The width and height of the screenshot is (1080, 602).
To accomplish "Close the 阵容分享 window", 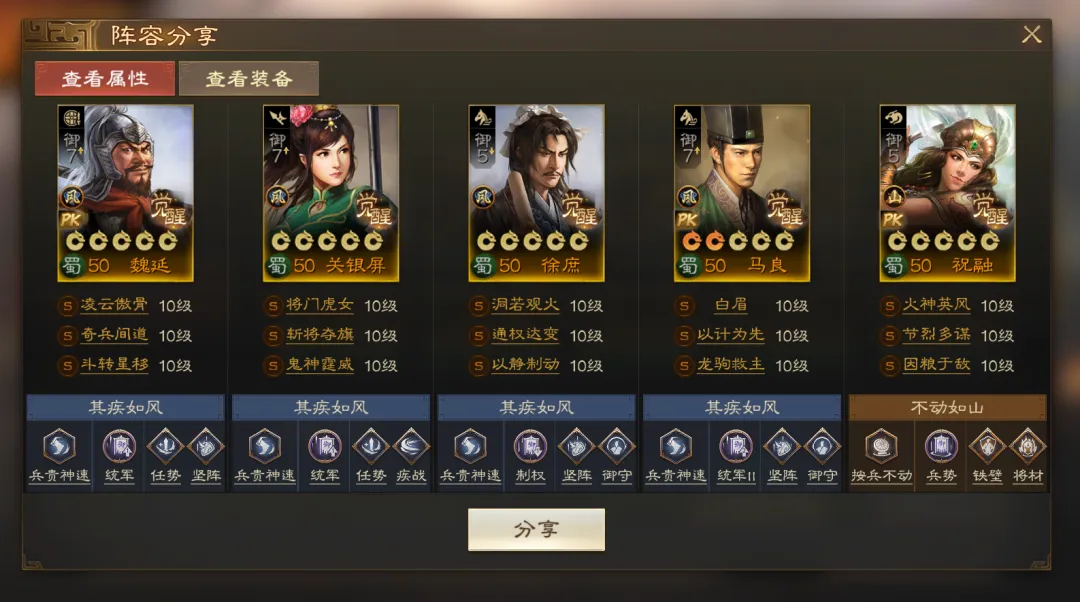I will [1031, 35].
